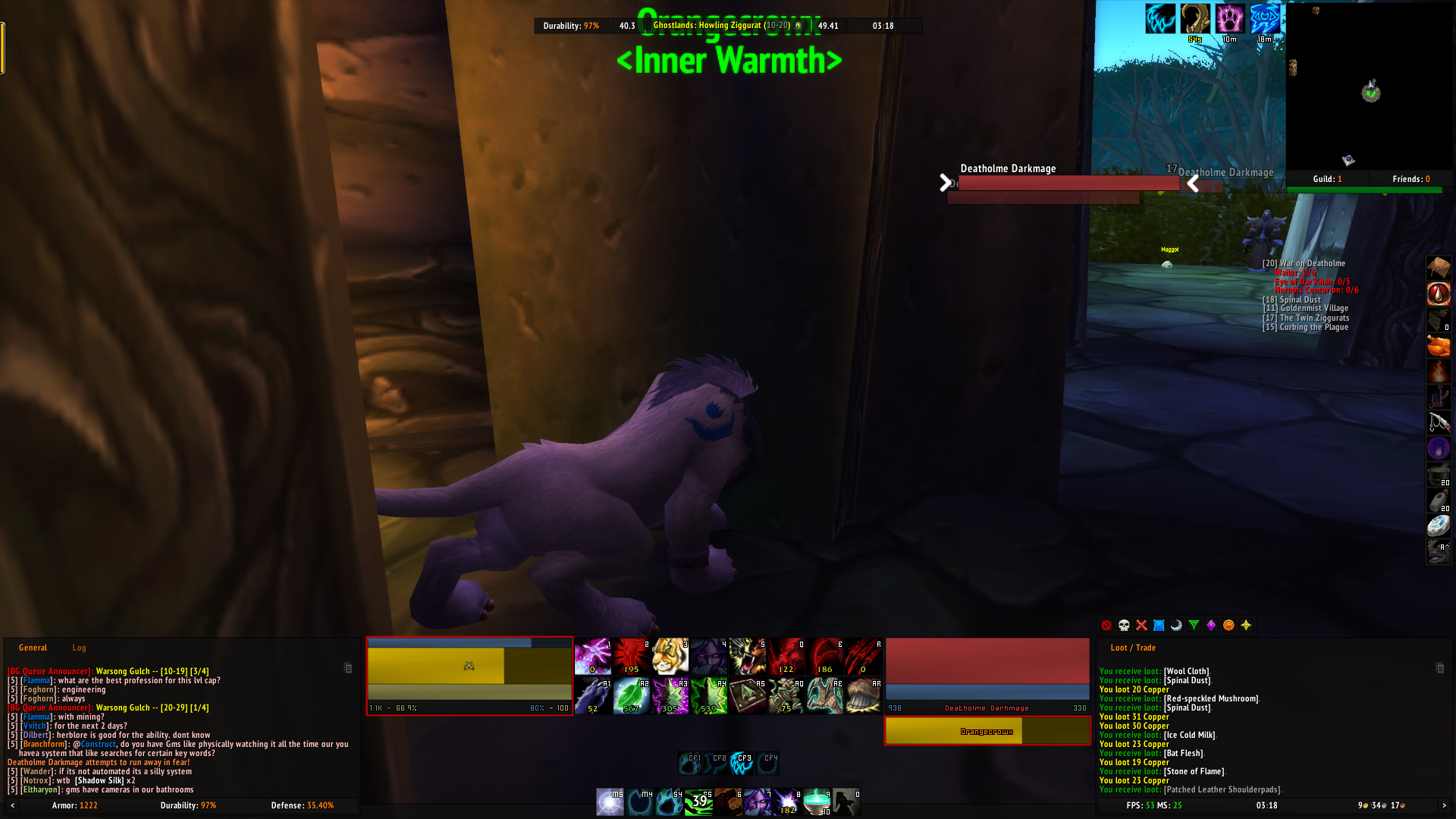This screenshot has width=1456, height=819.
Task: Clear markers with the red no-entry icon
Action: coord(1105,625)
